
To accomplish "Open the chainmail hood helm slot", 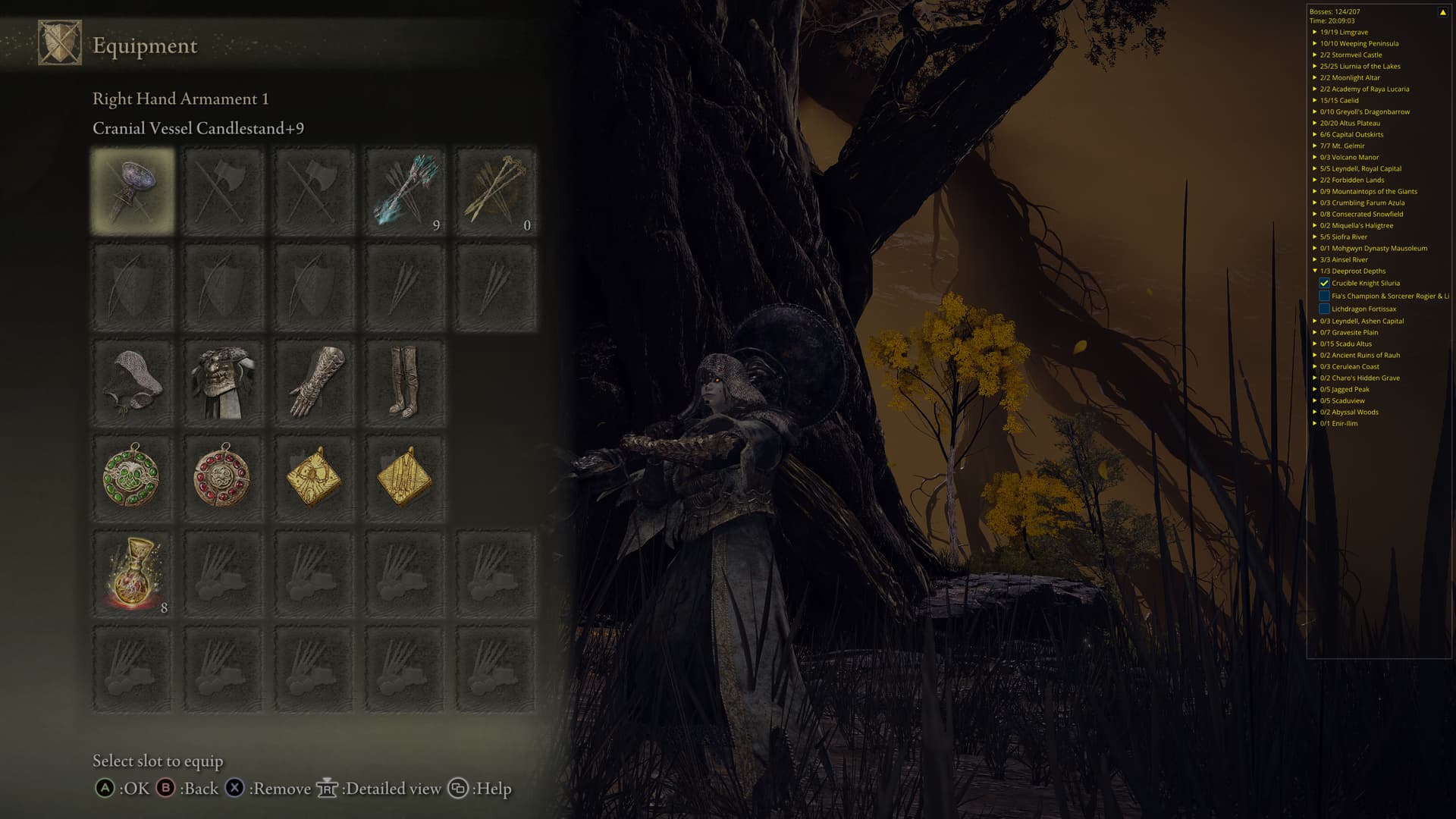I will click(133, 383).
